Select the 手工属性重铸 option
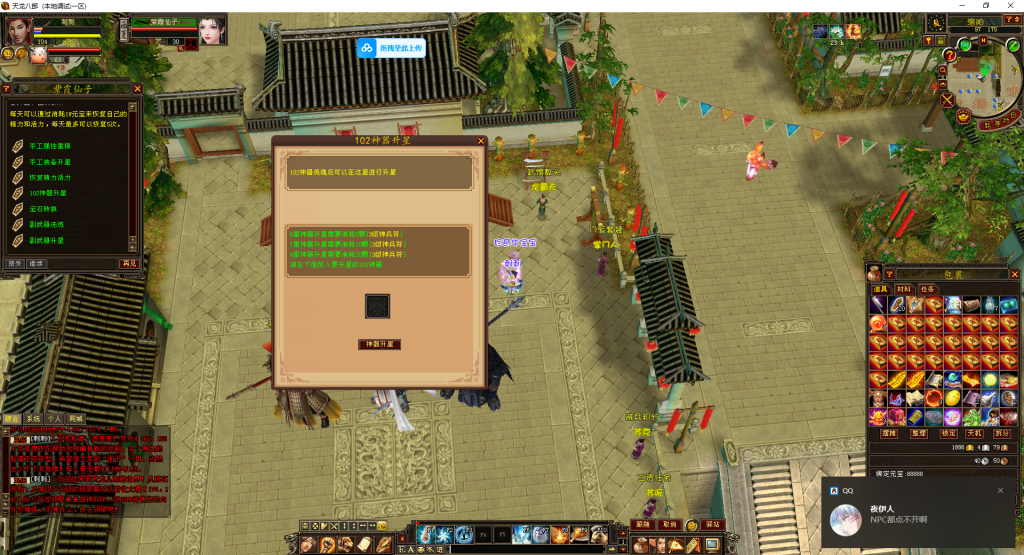Screen dimensions: 1024x555 coord(50,147)
